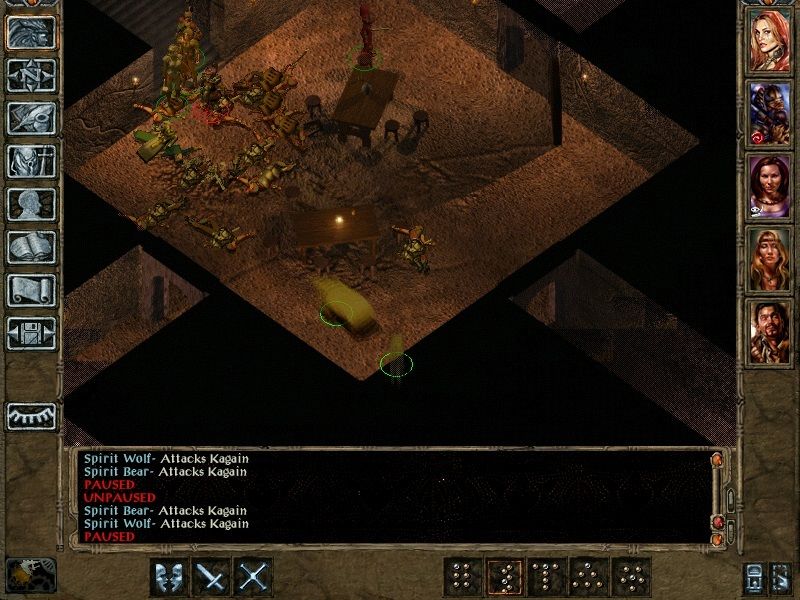Open the priest scroll with the scroll button
The height and width of the screenshot is (600, 800).
[x=30, y=290]
